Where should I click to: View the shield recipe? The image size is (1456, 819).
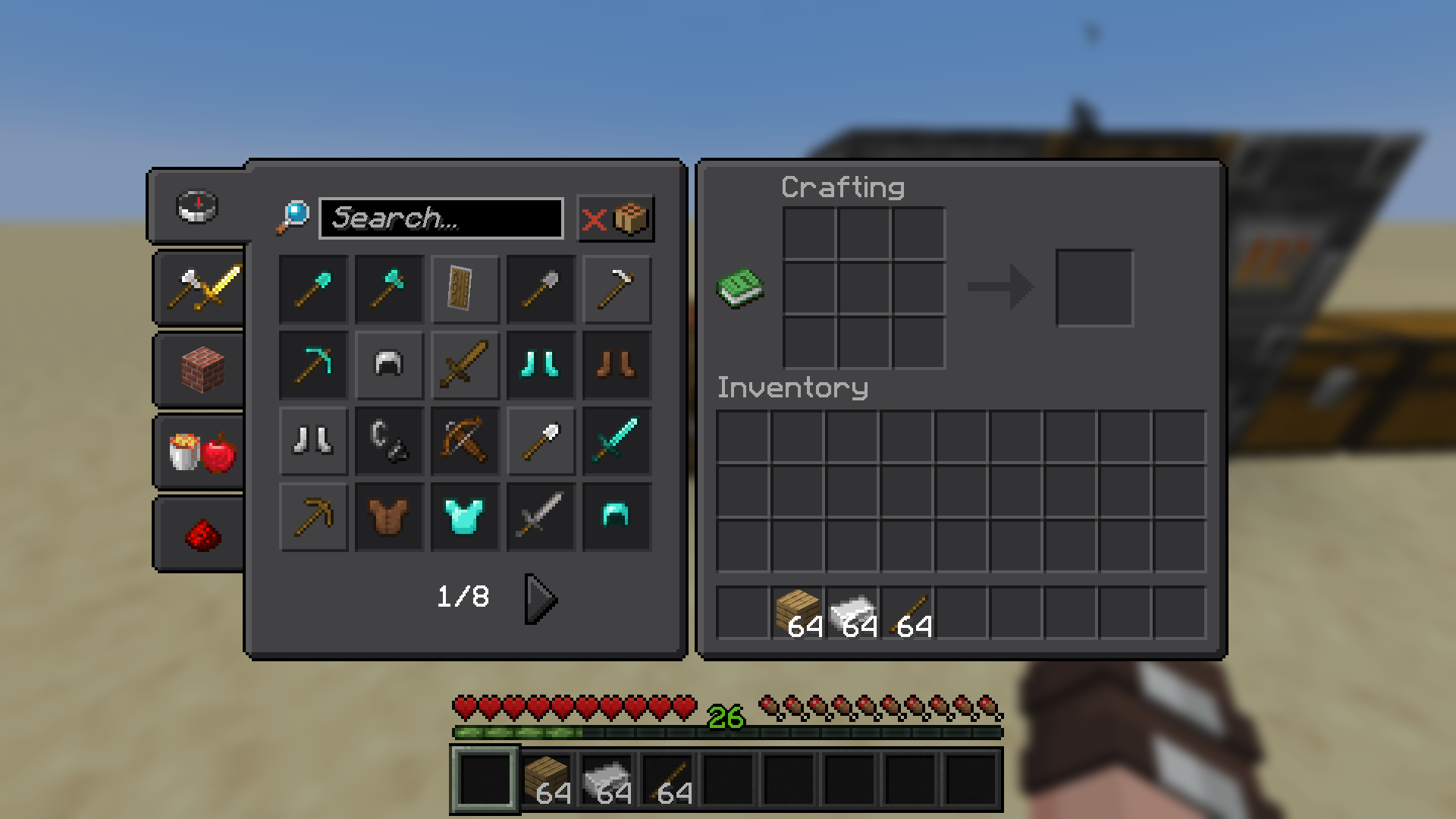pyautogui.click(x=465, y=289)
